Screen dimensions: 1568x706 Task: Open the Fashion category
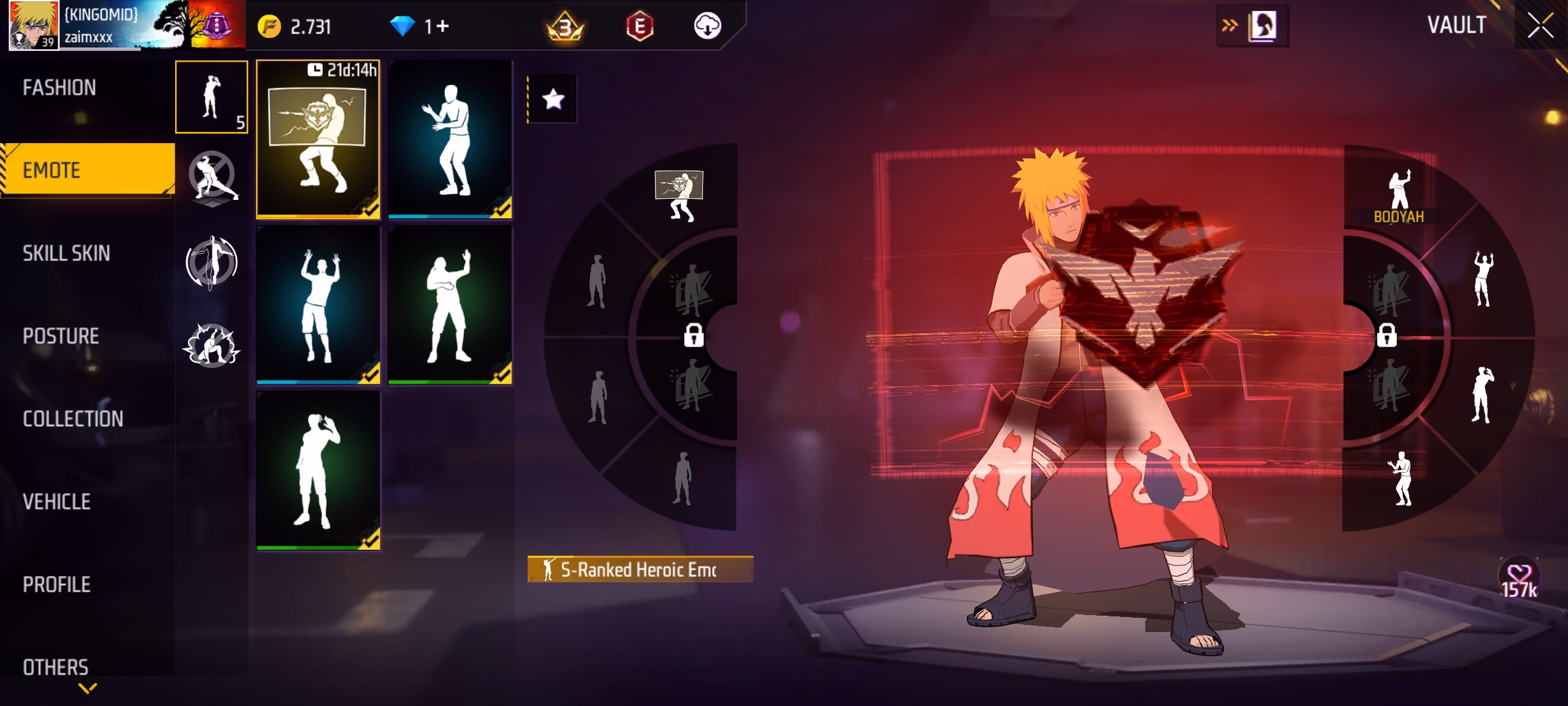click(x=59, y=88)
